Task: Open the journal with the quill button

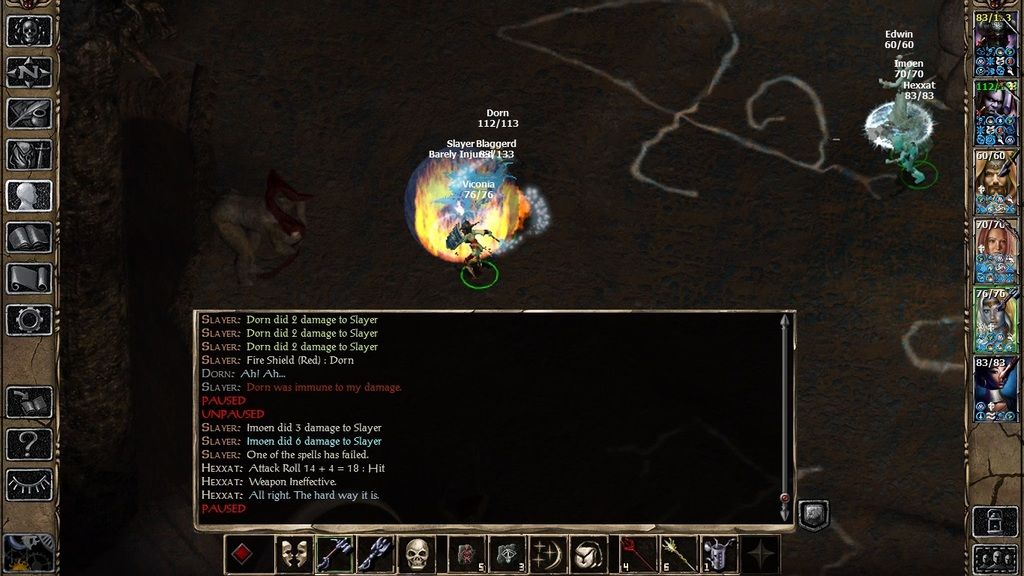Action: click(29, 113)
